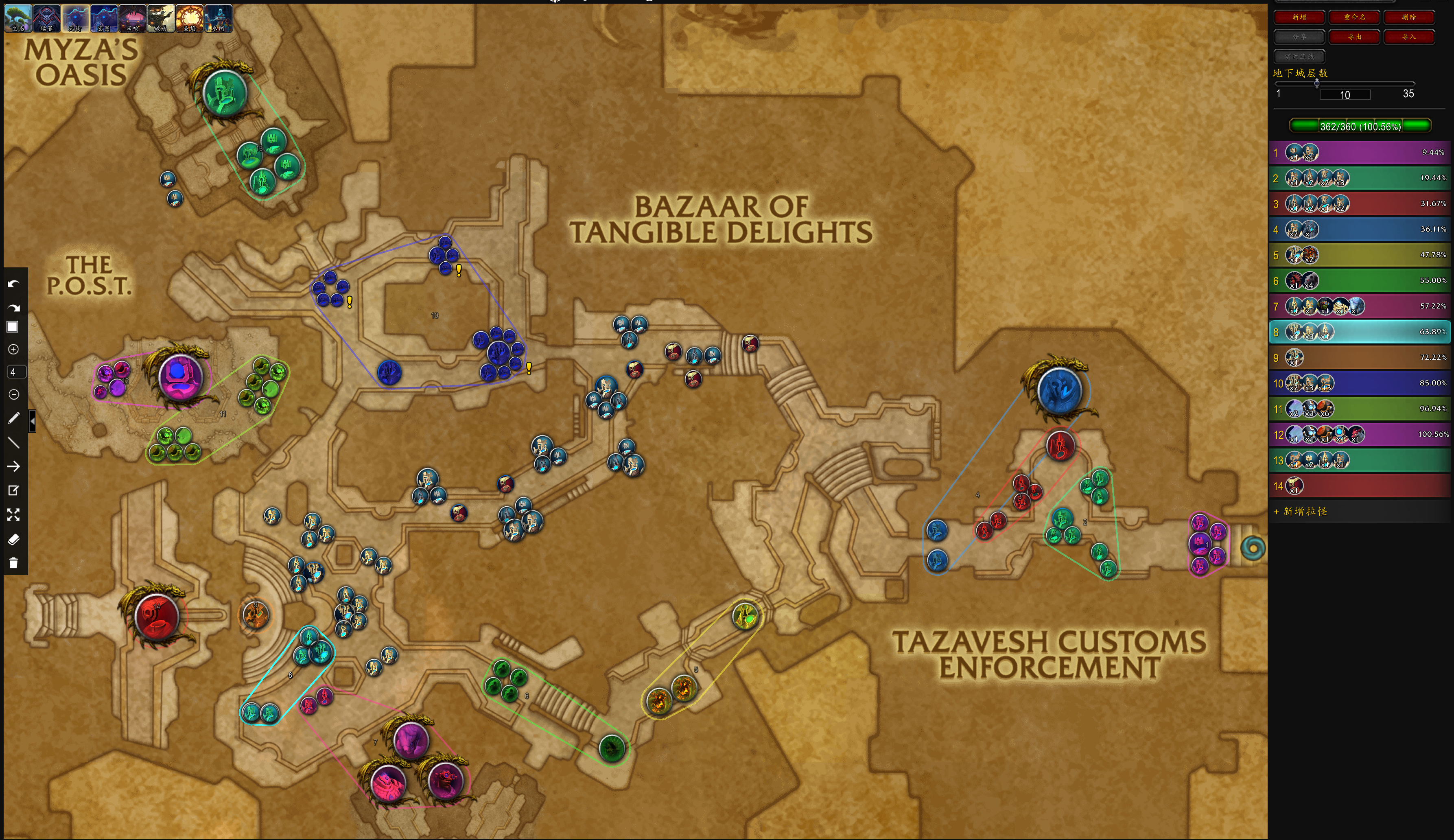1454x840 pixels.
Task: Click the 删除 delete button
Action: tap(1408, 17)
